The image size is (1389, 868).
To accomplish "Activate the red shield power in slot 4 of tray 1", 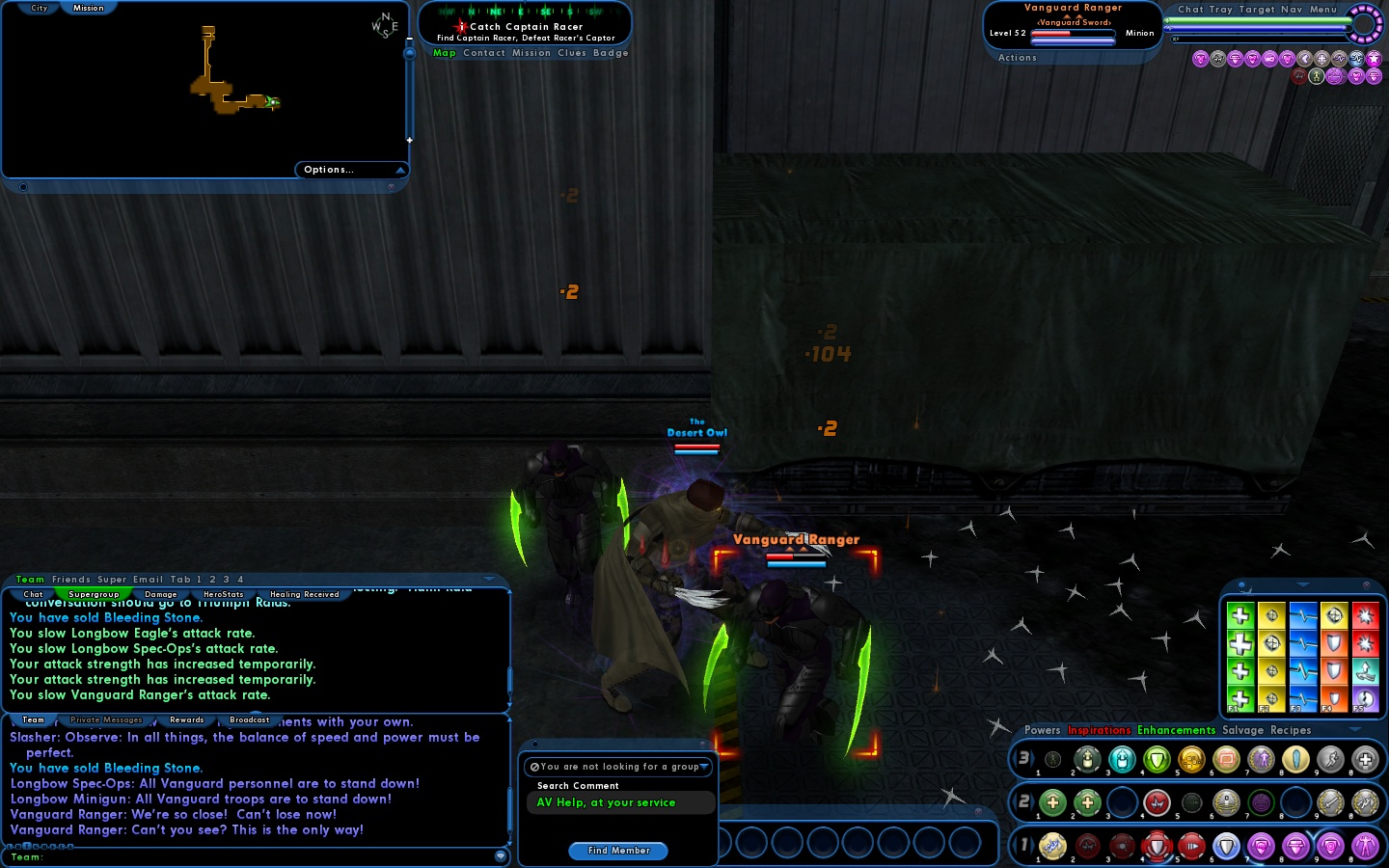I will tap(1157, 848).
